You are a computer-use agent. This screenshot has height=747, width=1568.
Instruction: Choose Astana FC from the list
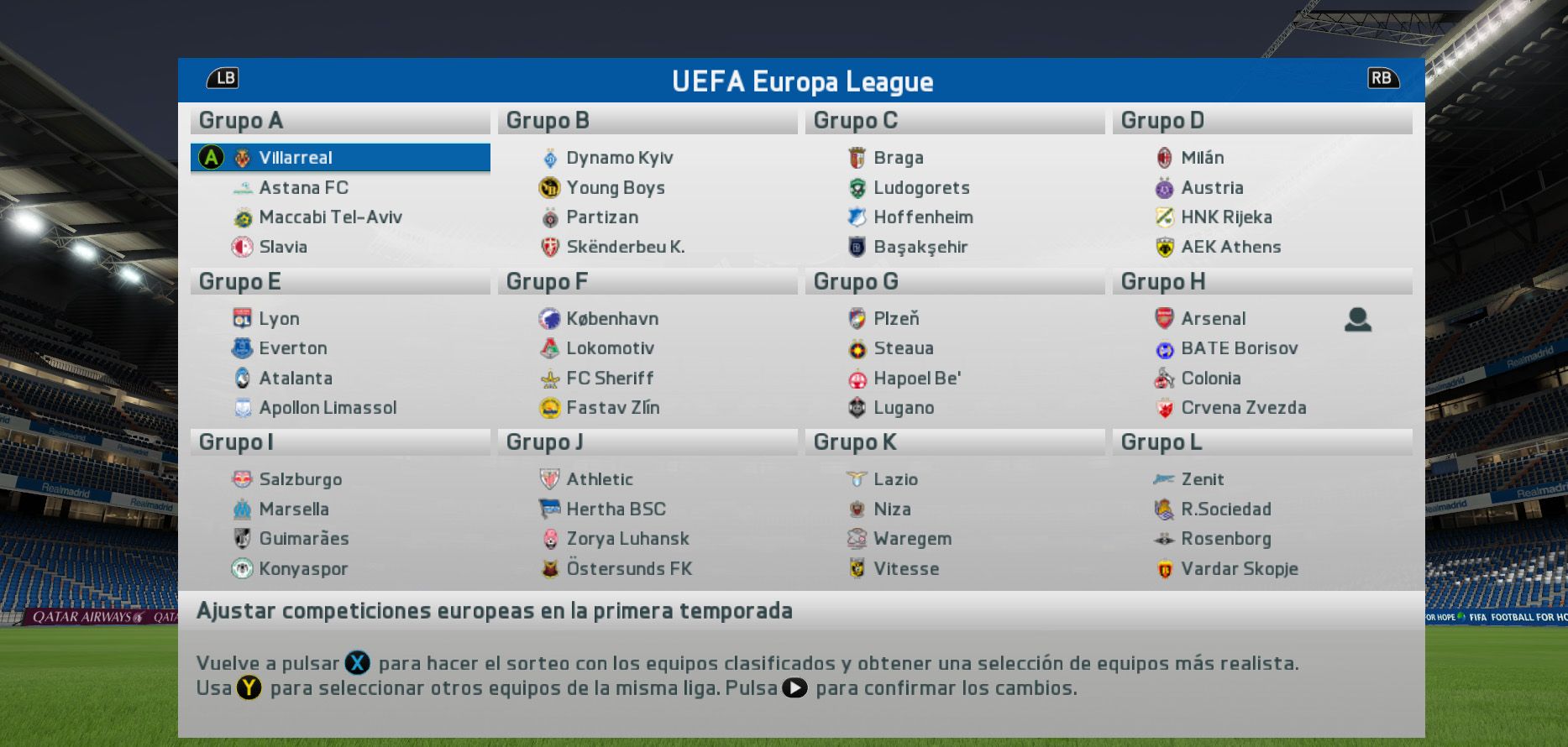click(303, 188)
